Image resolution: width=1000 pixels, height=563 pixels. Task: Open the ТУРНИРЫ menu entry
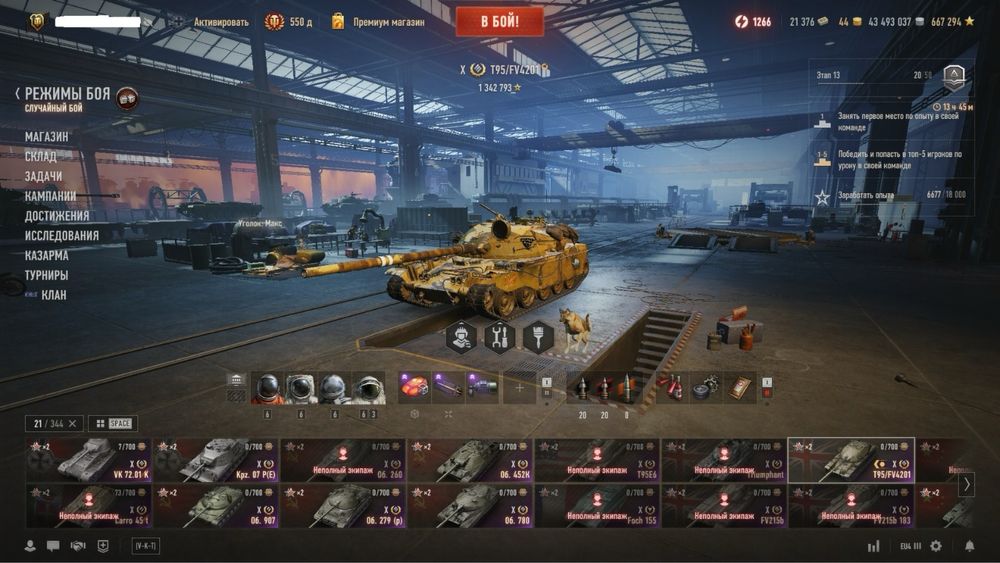[47, 275]
